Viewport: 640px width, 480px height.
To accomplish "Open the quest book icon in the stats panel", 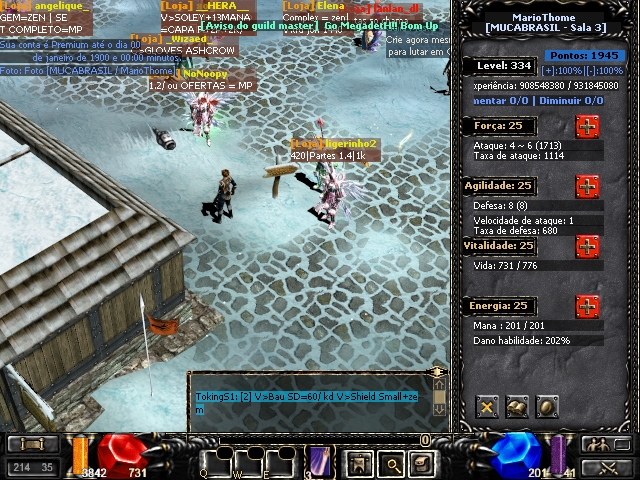I will 517,406.
